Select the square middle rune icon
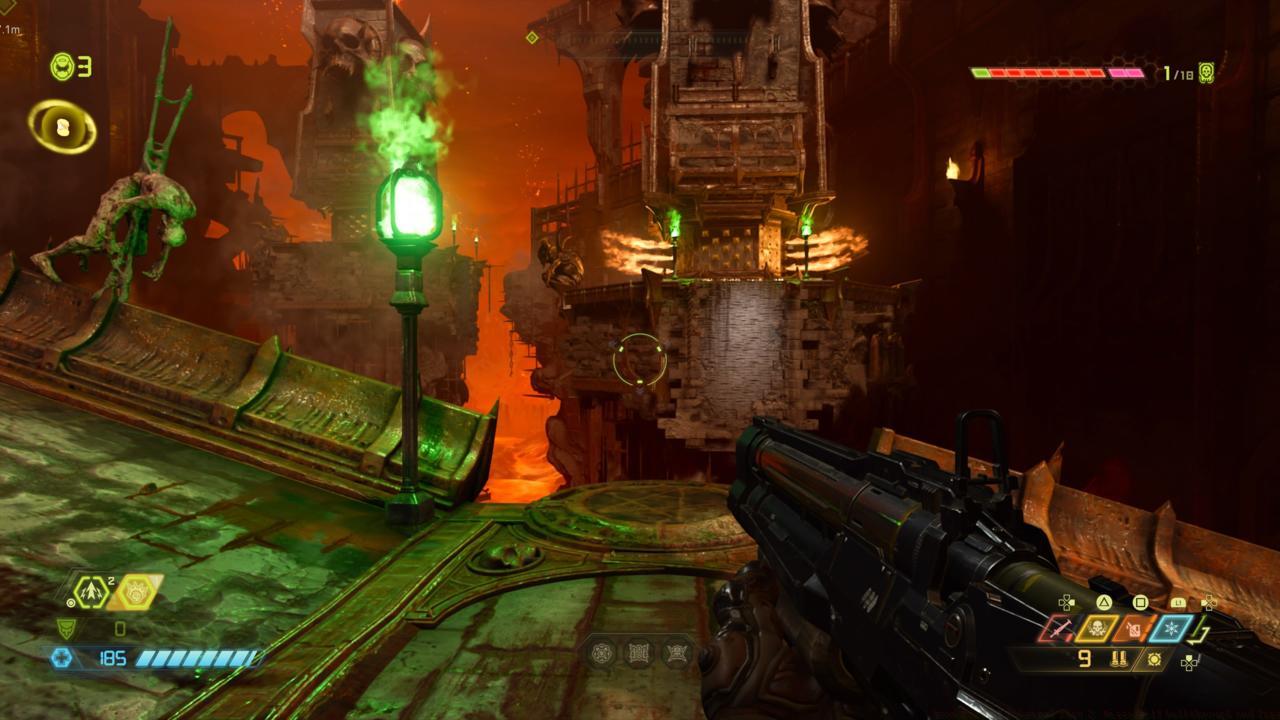The width and height of the screenshot is (1280, 720). pos(639,653)
